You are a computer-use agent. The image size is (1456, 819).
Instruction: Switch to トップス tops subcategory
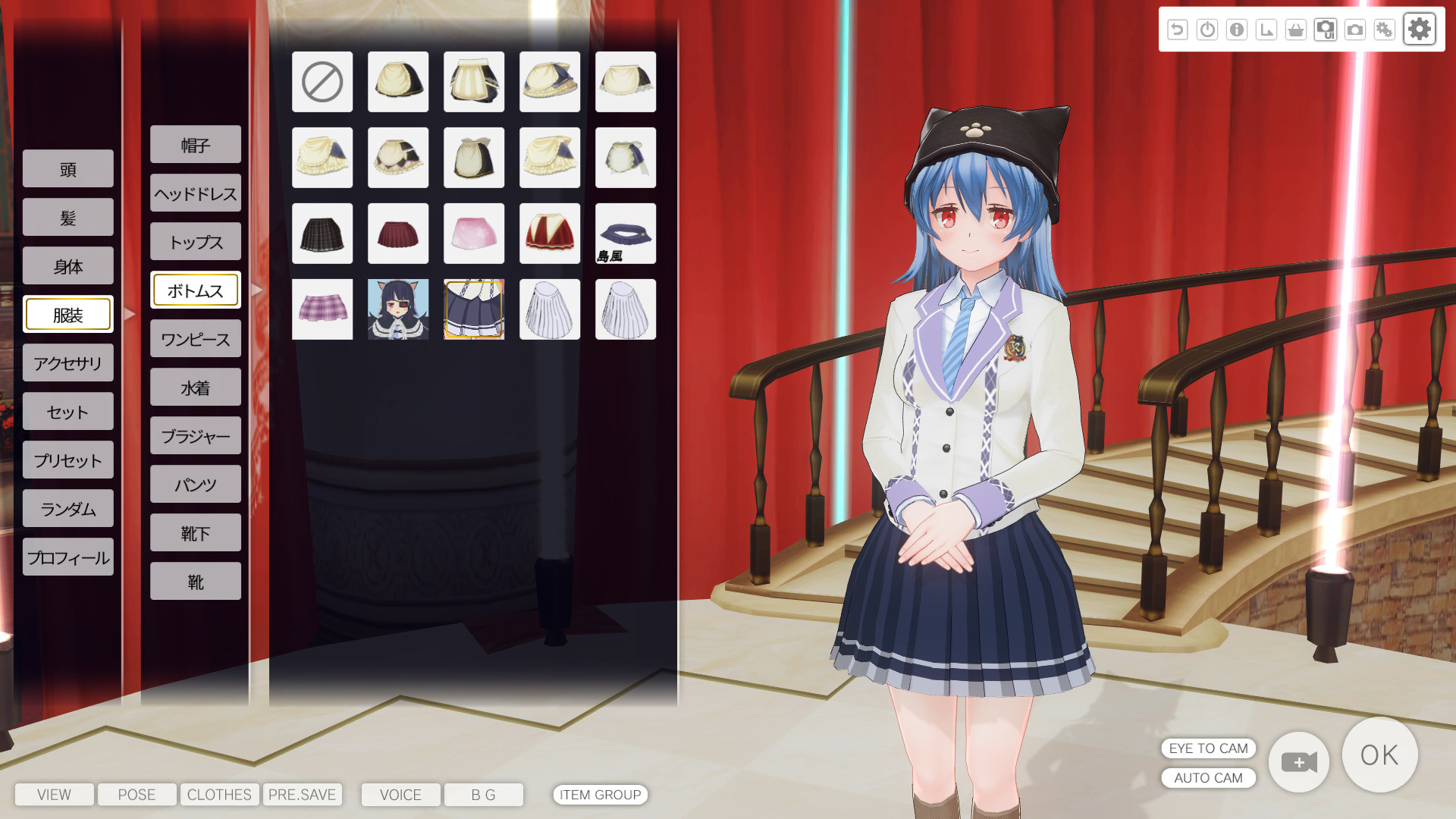[x=196, y=242]
